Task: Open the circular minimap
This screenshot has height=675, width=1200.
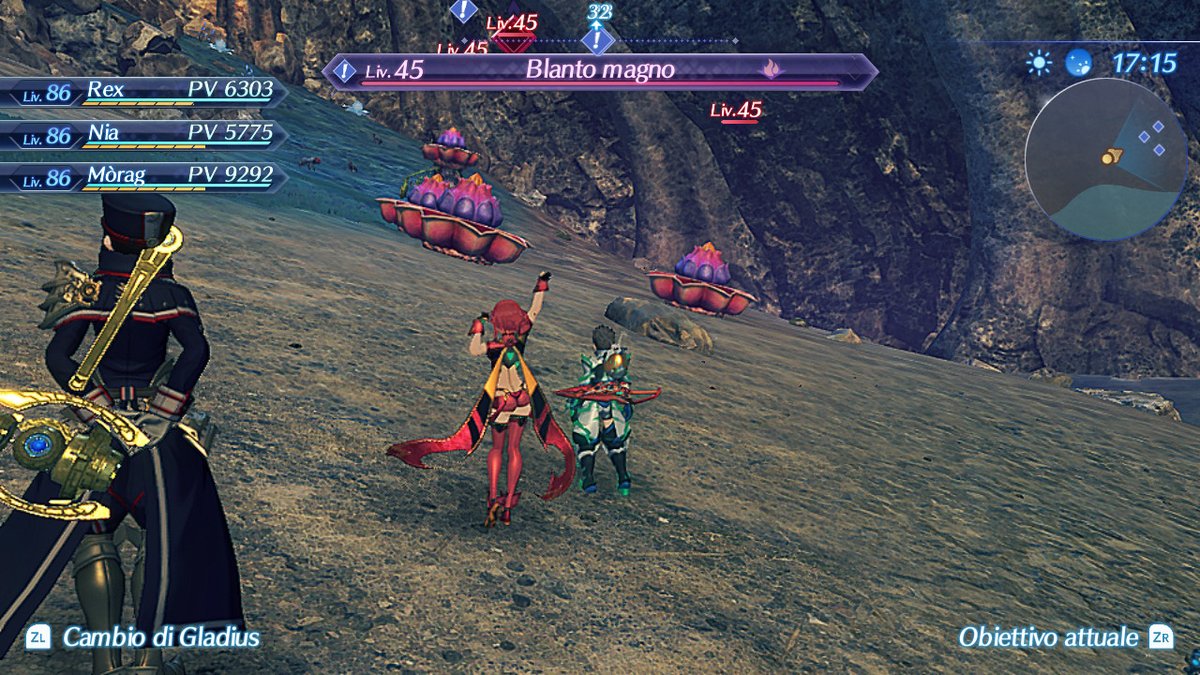Action: [x=1105, y=159]
